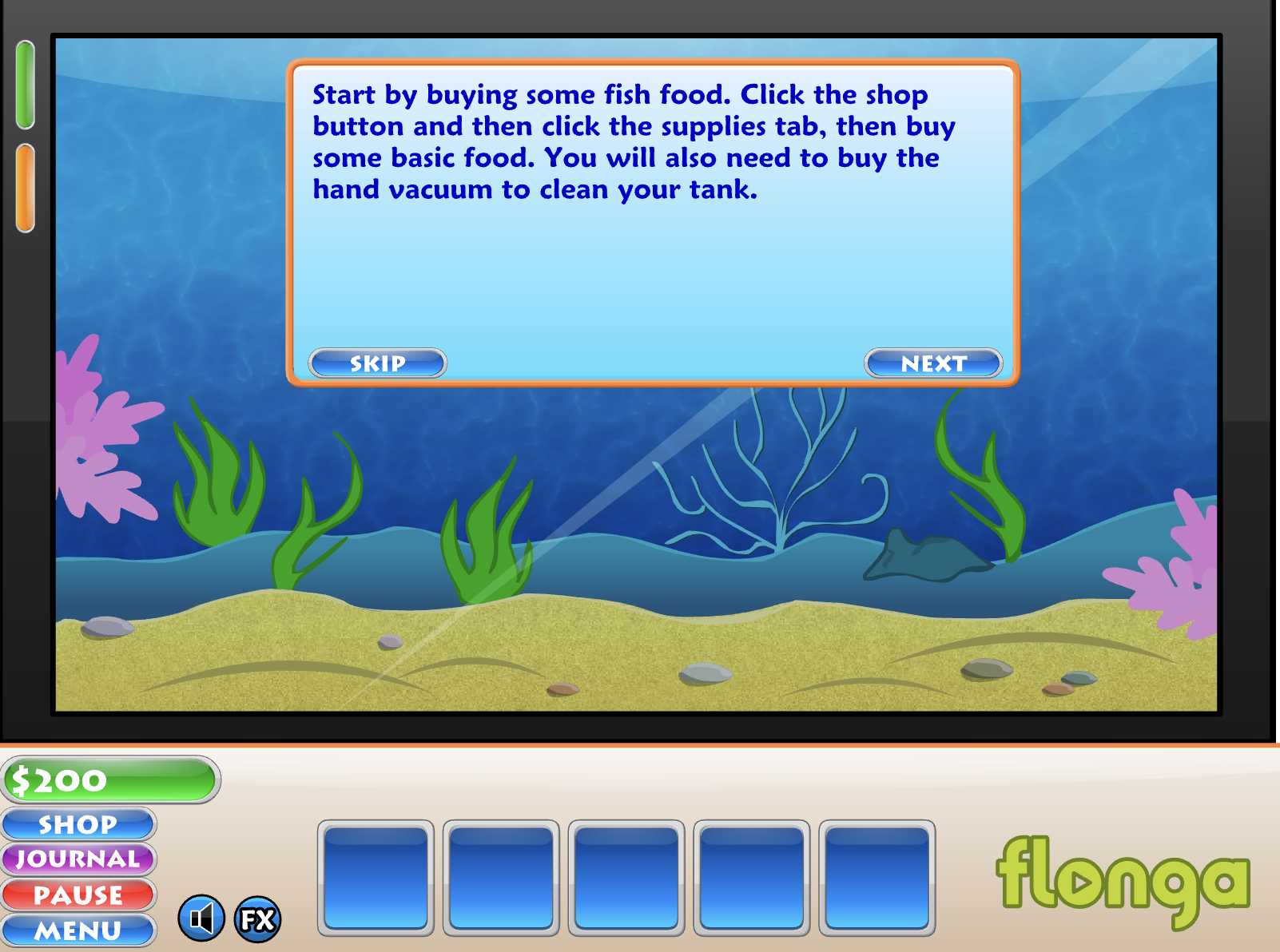
Task: Return to the Menu
Action: click(x=78, y=930)
